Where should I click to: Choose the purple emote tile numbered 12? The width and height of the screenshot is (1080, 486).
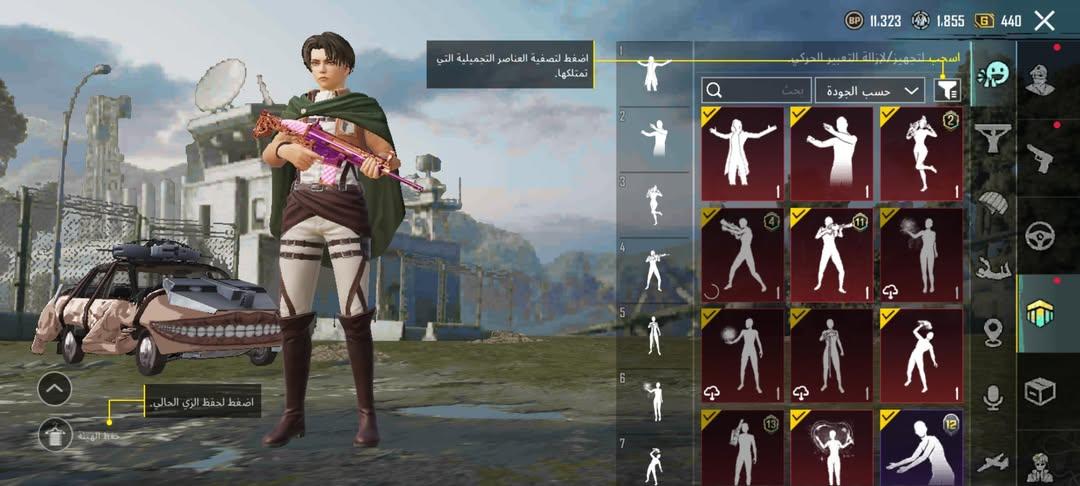(921, 447)
